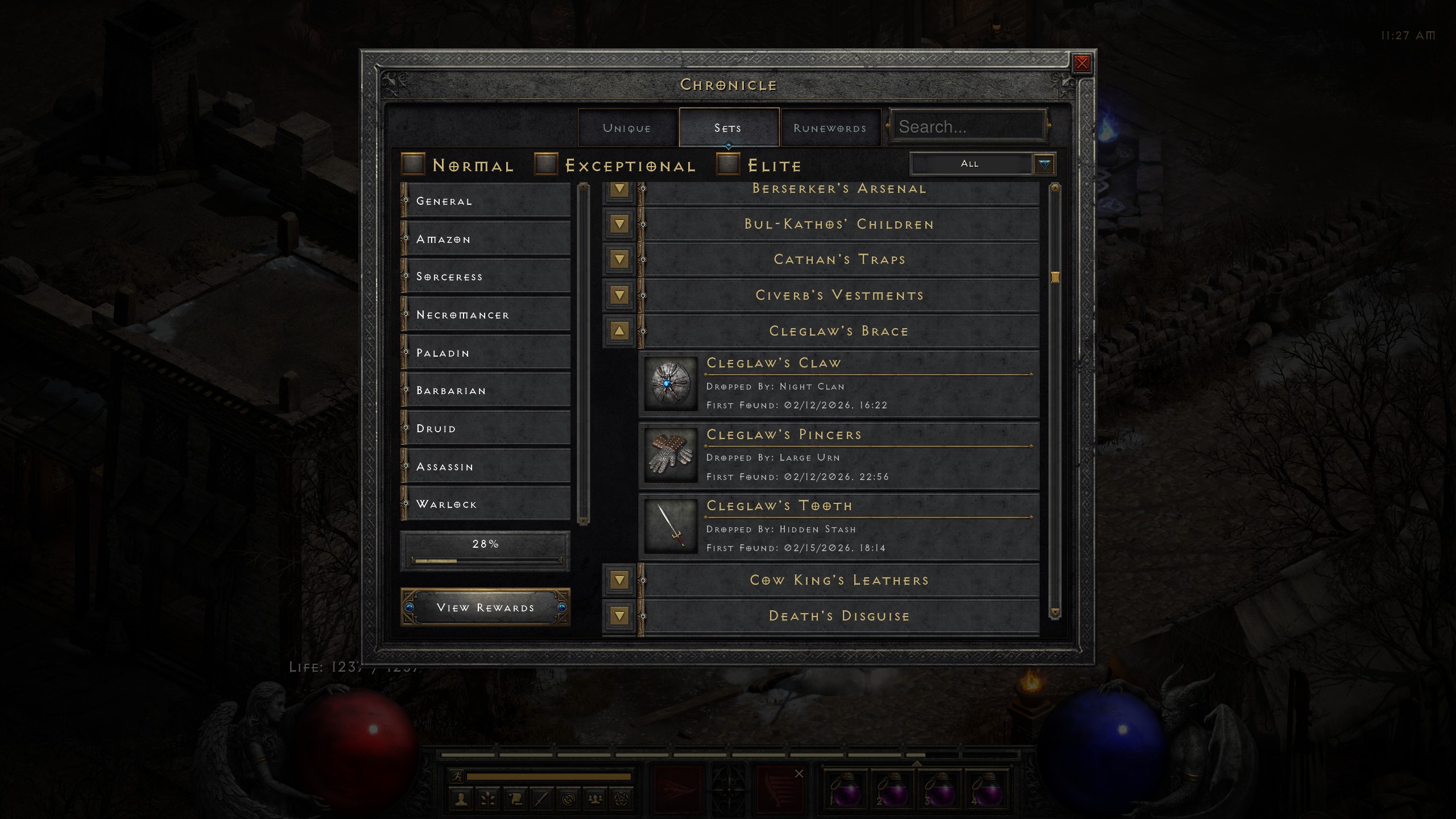Select the Cleglaw's Tooth sword entry
The image size is (1456, 819).
click(839, 527)
